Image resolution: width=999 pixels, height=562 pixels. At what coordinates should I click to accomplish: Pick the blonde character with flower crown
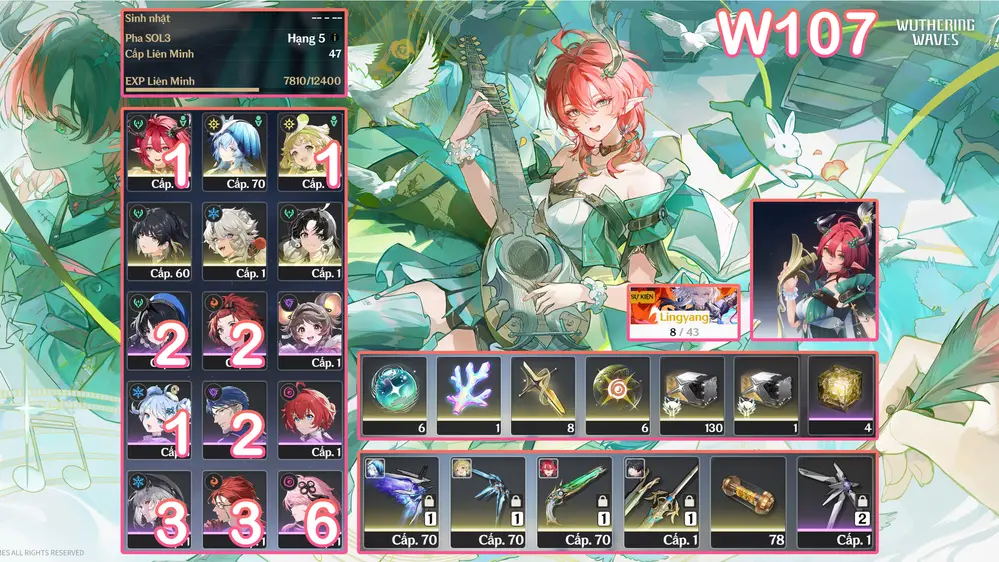[309, 152]
